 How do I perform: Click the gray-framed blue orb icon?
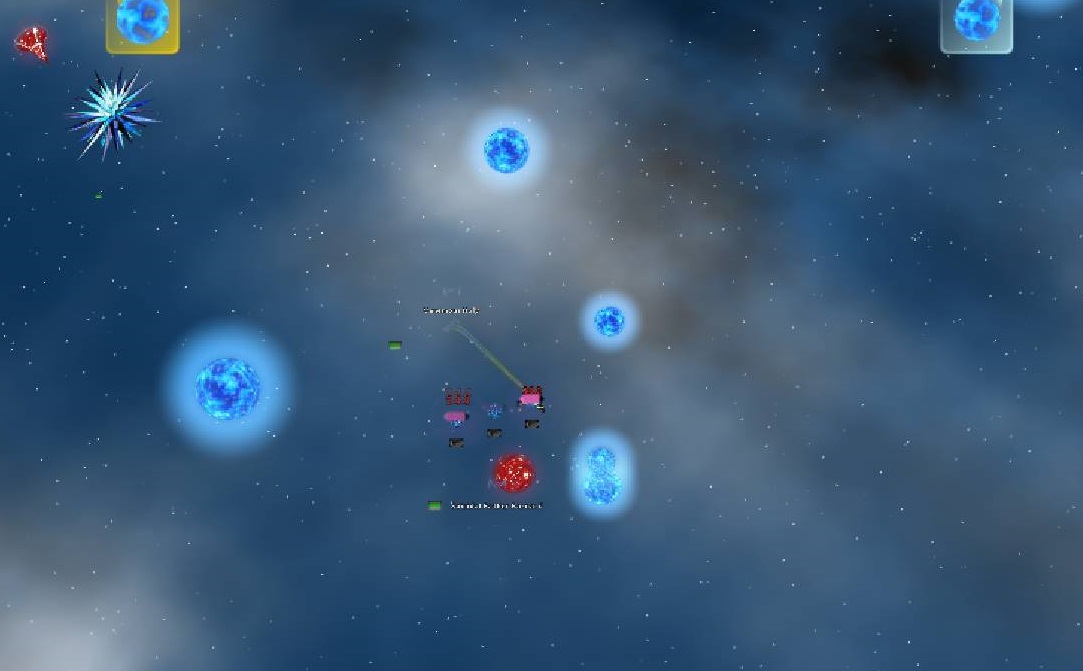coord(976,22)
